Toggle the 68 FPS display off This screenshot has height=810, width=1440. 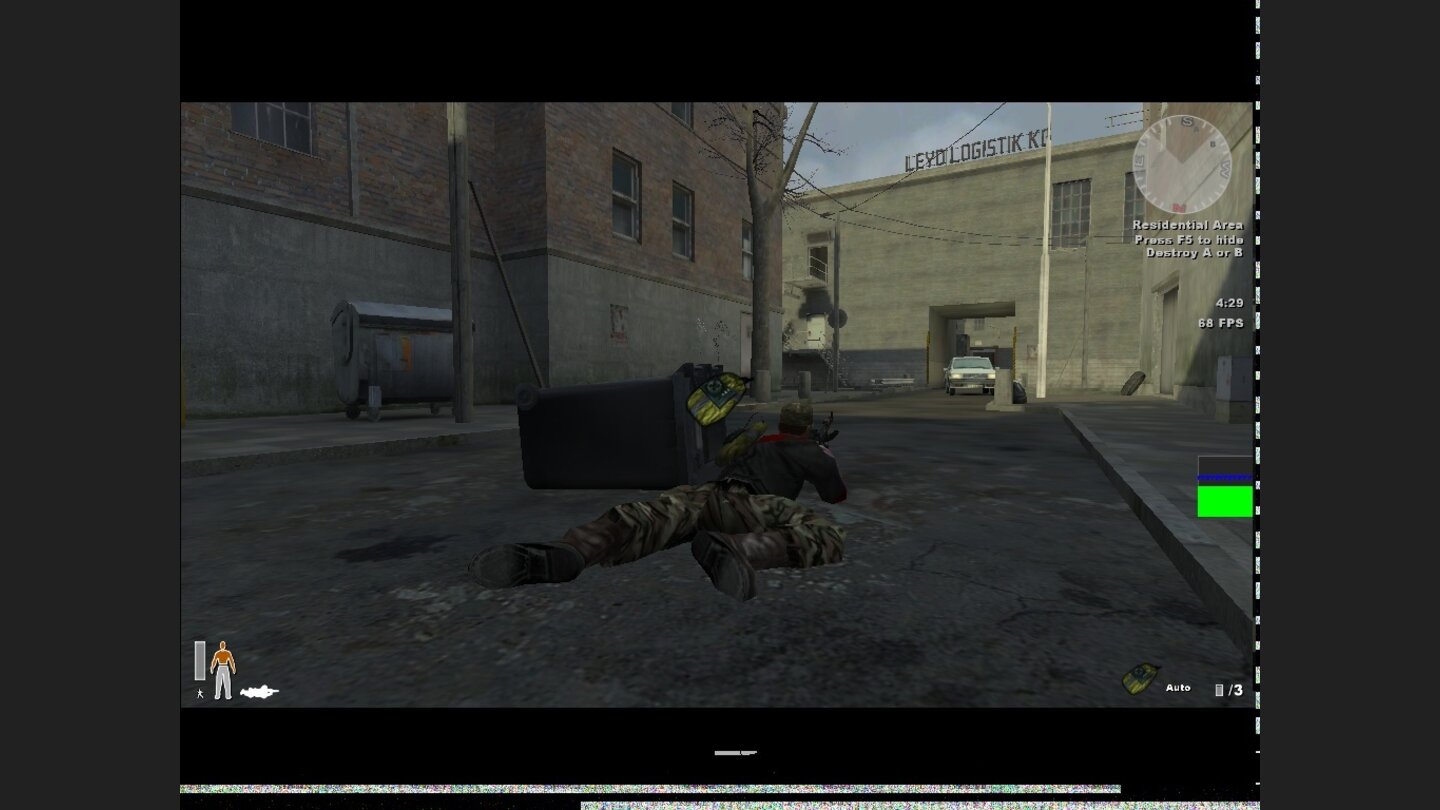point(1219,323)
